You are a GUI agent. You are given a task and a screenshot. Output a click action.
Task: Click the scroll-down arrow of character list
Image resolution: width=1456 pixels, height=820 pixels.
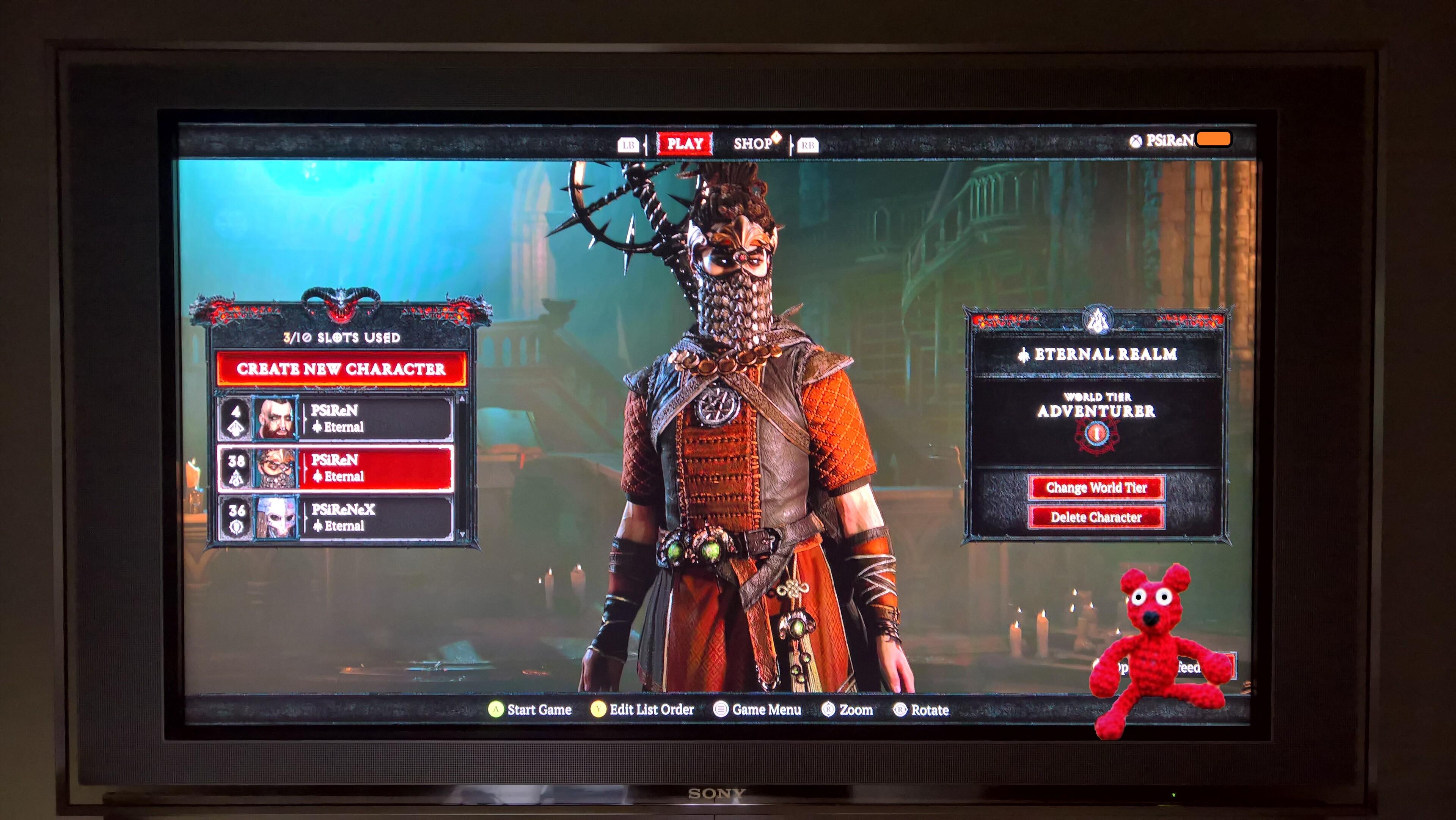pyautogui.click(x=462, y=534)
